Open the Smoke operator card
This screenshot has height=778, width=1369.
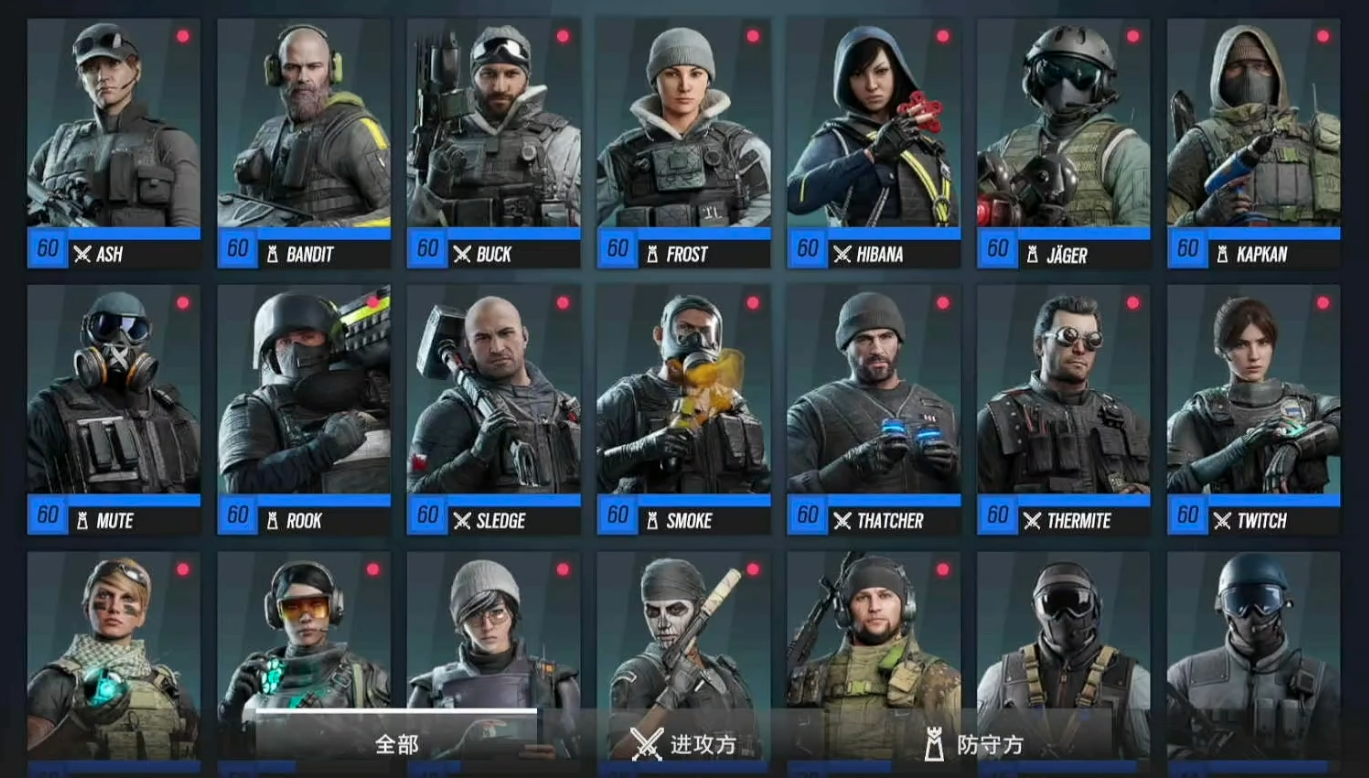683,410
